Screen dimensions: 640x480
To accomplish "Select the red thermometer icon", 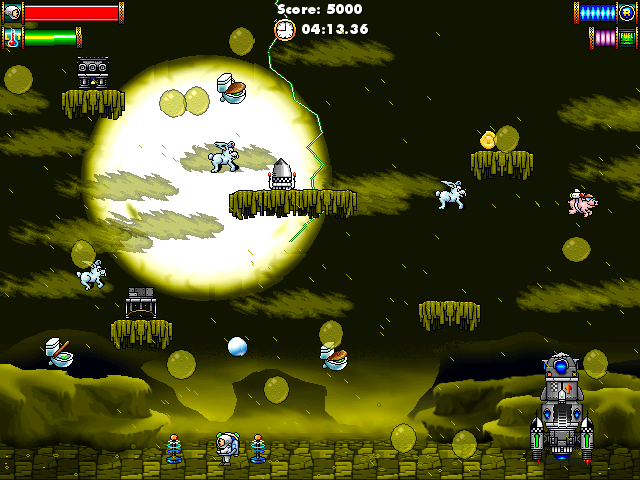I will [11, 38].
